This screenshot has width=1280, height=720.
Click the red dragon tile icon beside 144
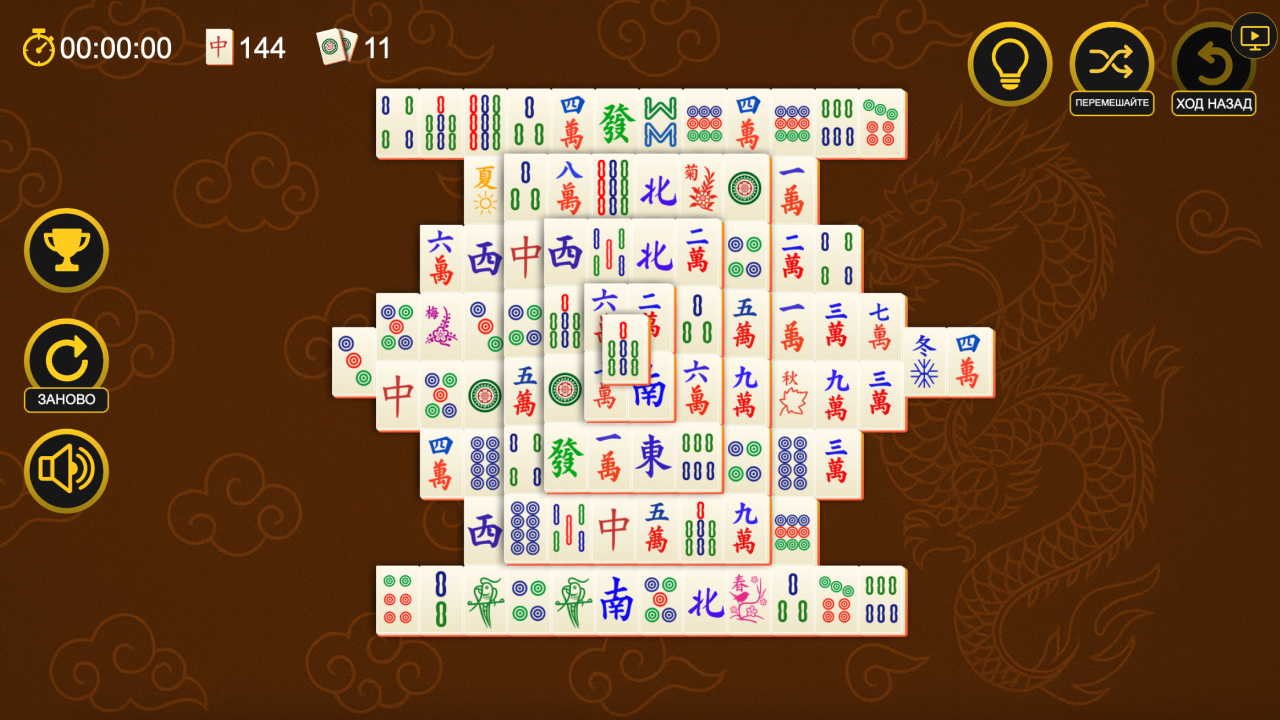[218, 46]
